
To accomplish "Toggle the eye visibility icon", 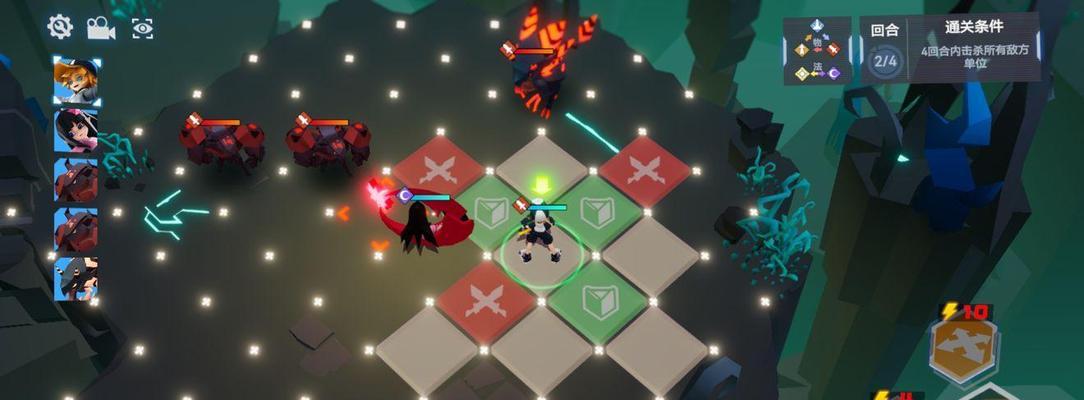I will click(x=143, y=28).
